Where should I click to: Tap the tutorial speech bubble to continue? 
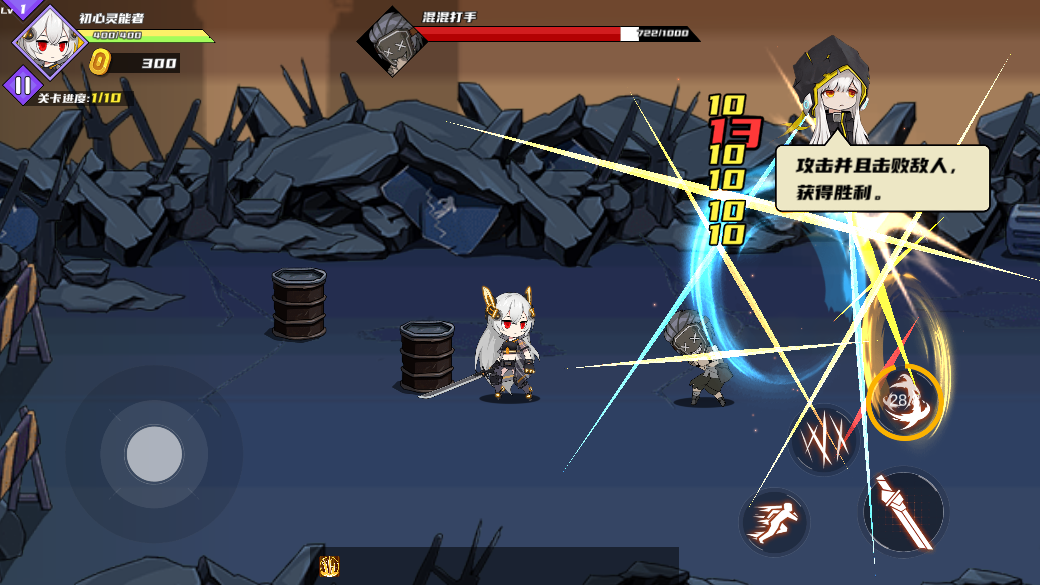882,178
